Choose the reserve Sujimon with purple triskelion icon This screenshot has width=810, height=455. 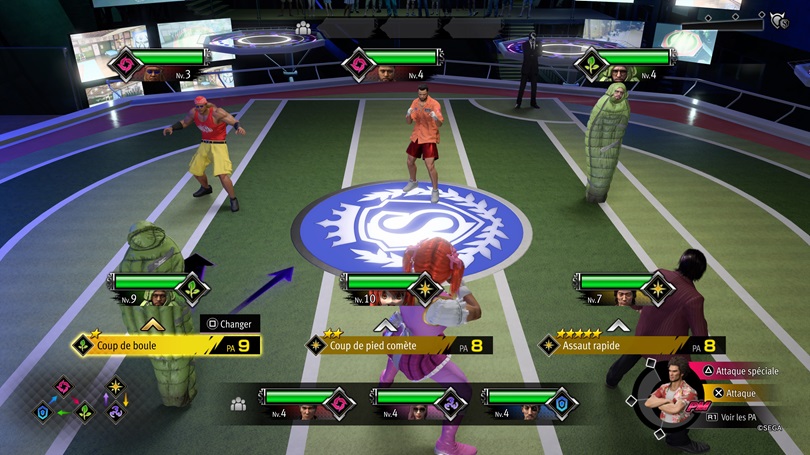click(415, 403)
